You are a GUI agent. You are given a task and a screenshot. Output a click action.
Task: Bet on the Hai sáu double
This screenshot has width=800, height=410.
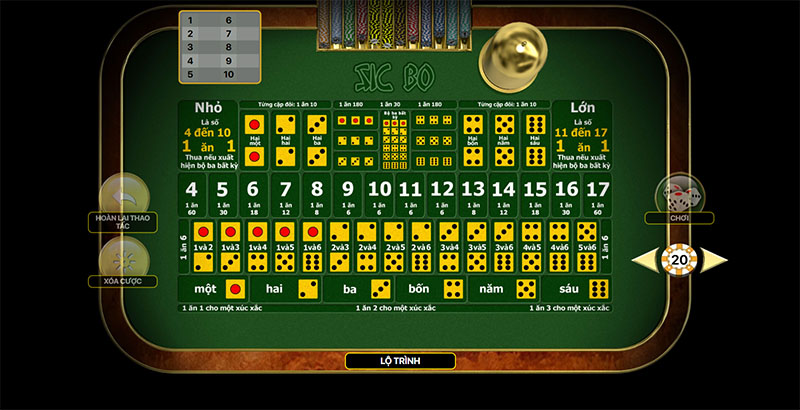[534, 135]
